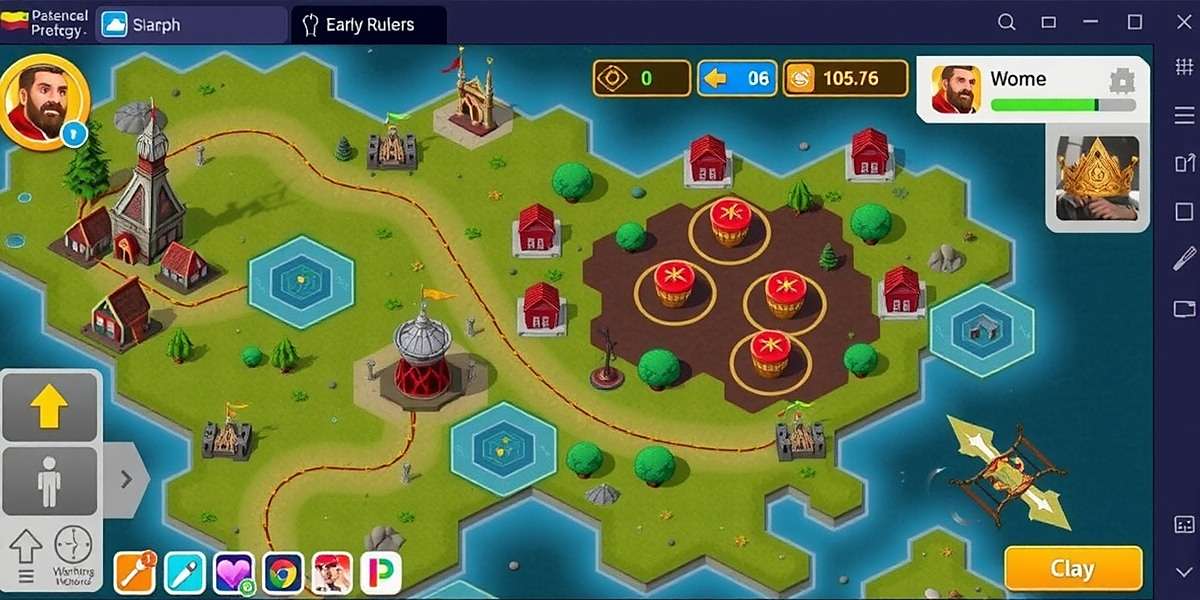Screen dimensions: 1200x600
Task: Click the blue arrow 06 resource counter
Action: pos(737,78)
